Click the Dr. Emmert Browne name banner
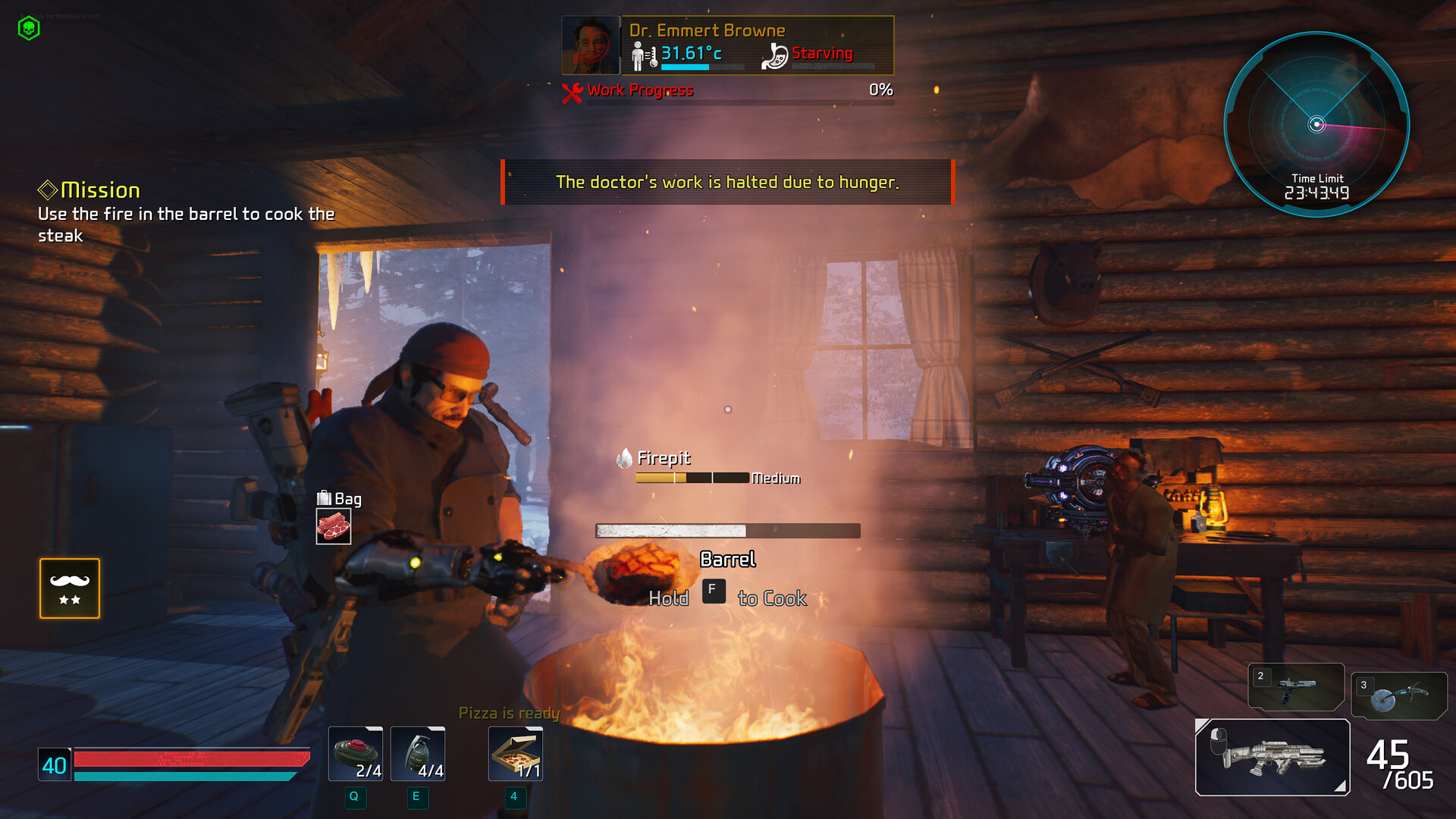Image resolution: width=1456 pixels, height=819 pixels. tap(708, 30)
